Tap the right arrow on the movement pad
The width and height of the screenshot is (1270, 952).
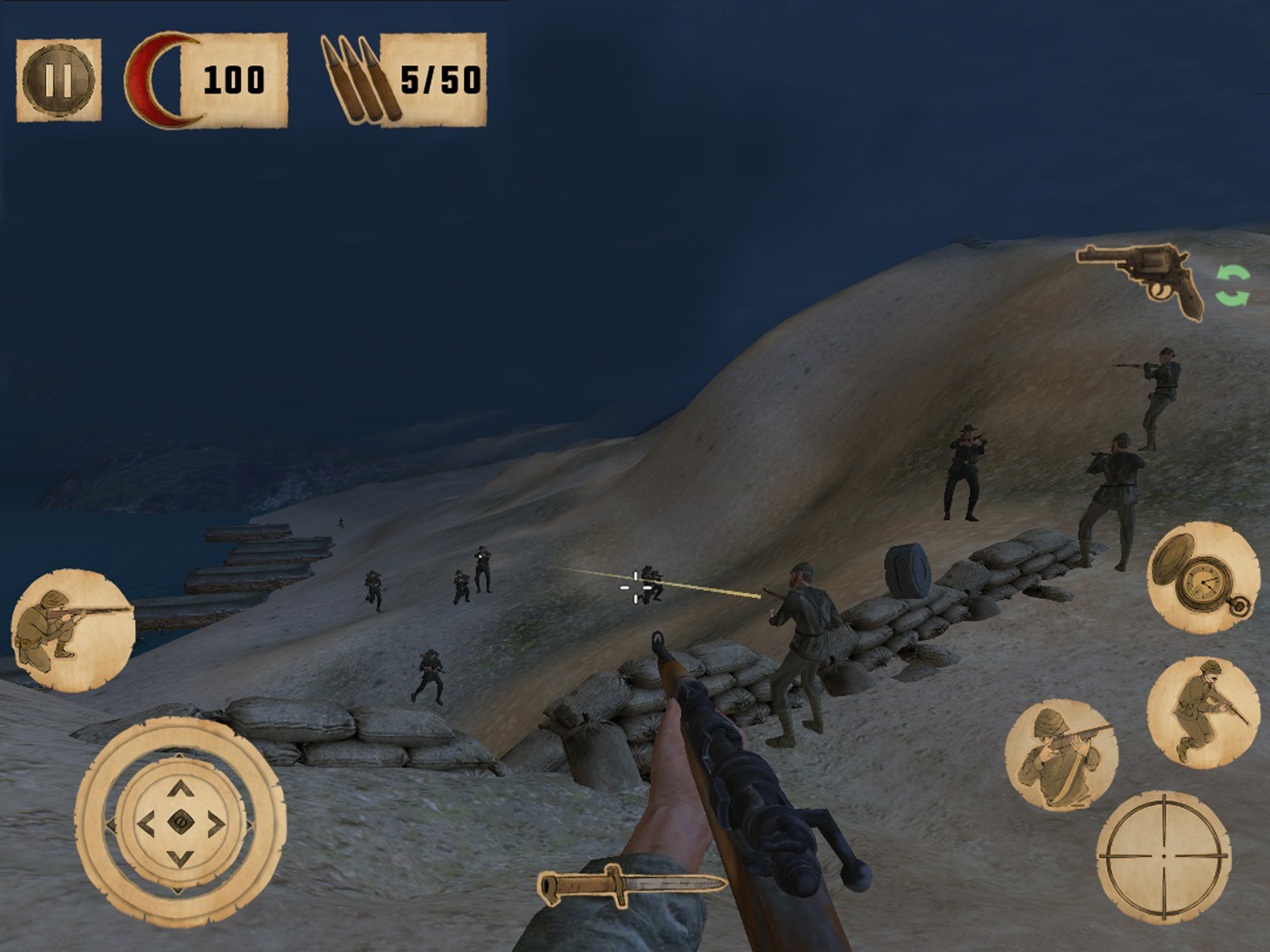[x=216, y=825]
